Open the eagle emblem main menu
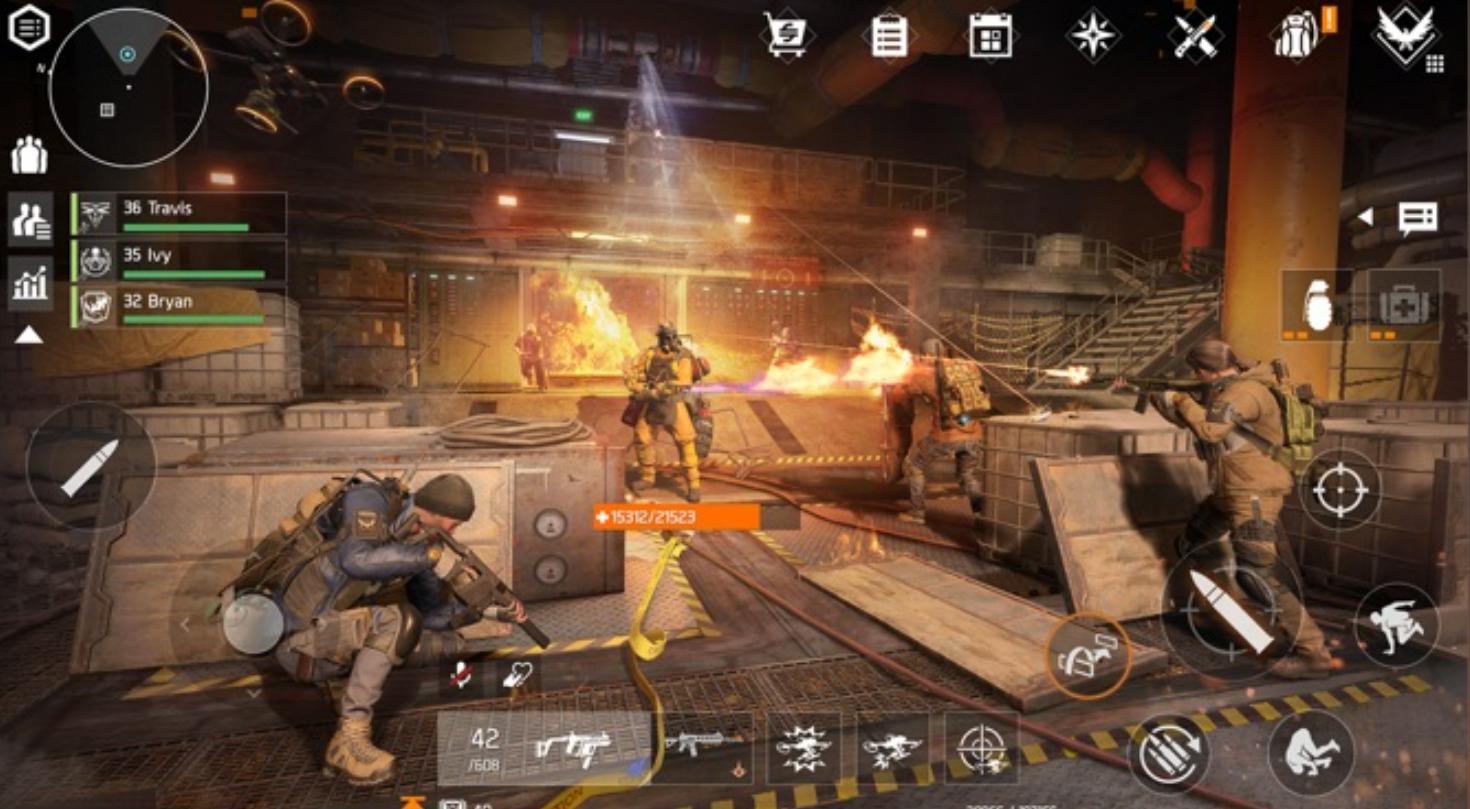 tap(1405, 35)
